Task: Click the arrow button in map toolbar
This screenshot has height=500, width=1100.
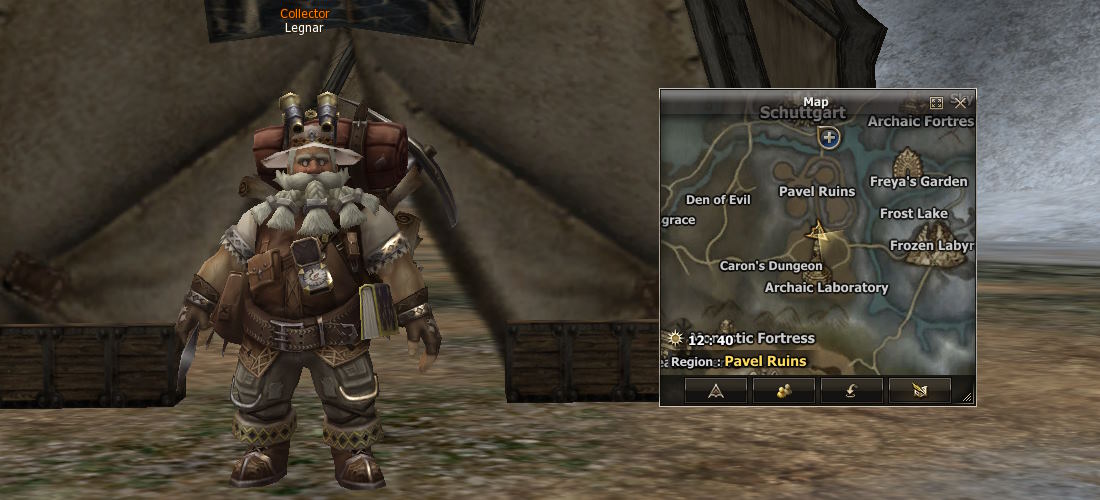Action: pos(716,391)
